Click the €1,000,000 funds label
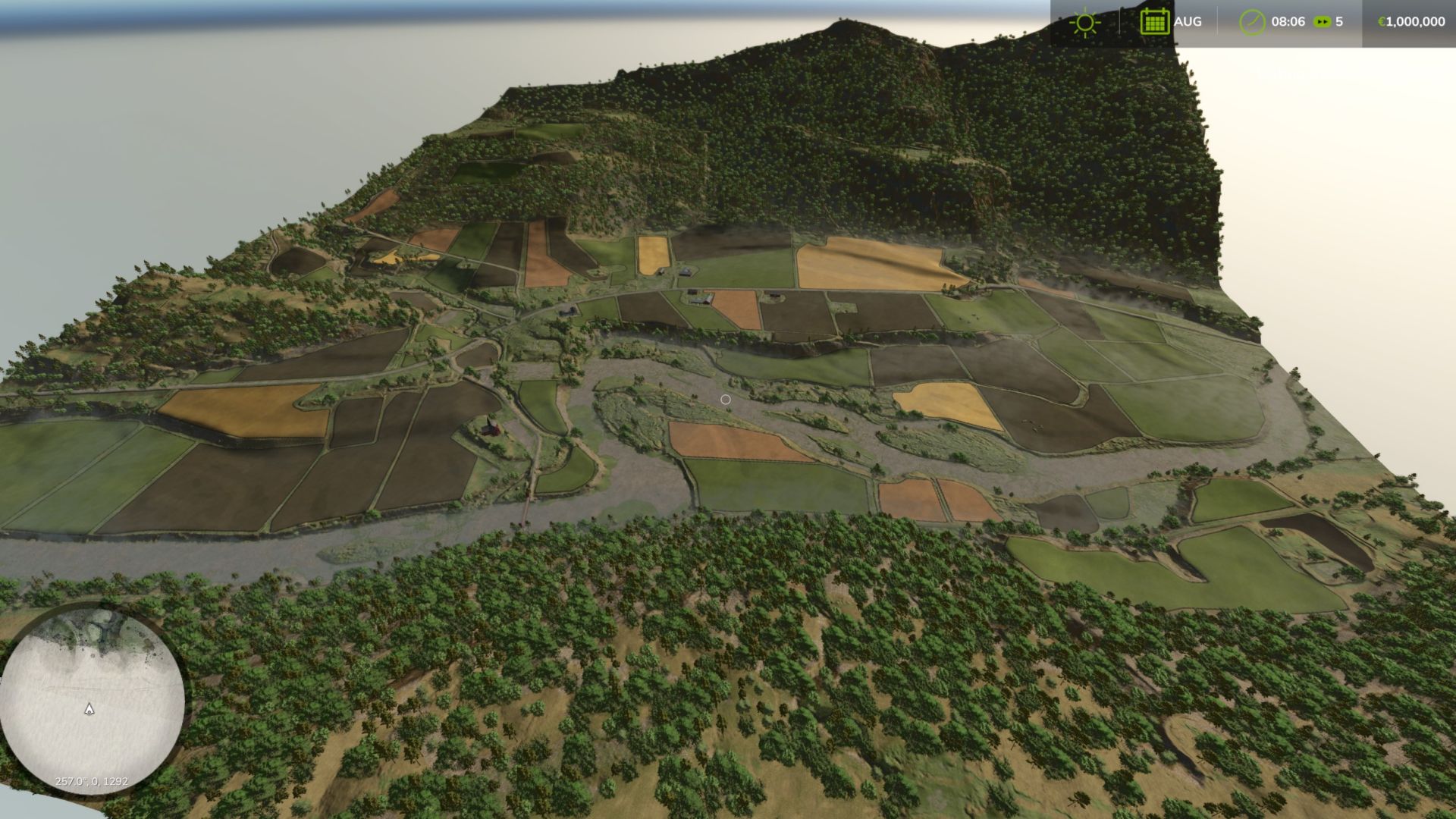The height and width of the screenshot is (819, 1456). [x=1412, y=21]
